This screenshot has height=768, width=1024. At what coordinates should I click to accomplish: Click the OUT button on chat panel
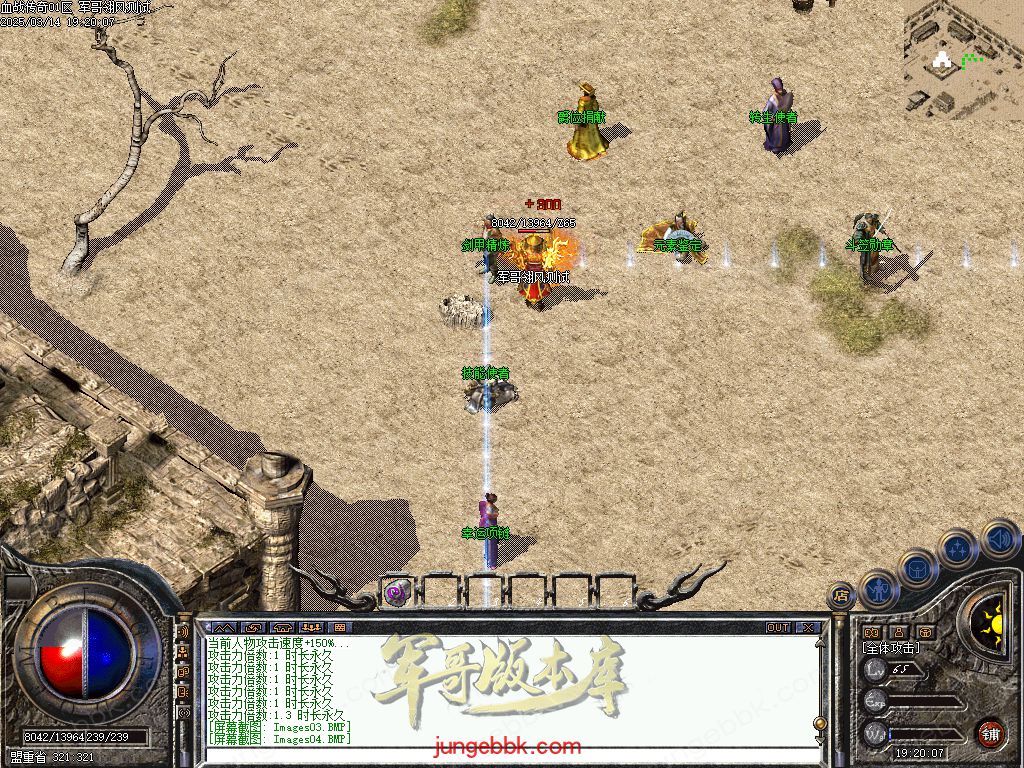pos(778,628)
